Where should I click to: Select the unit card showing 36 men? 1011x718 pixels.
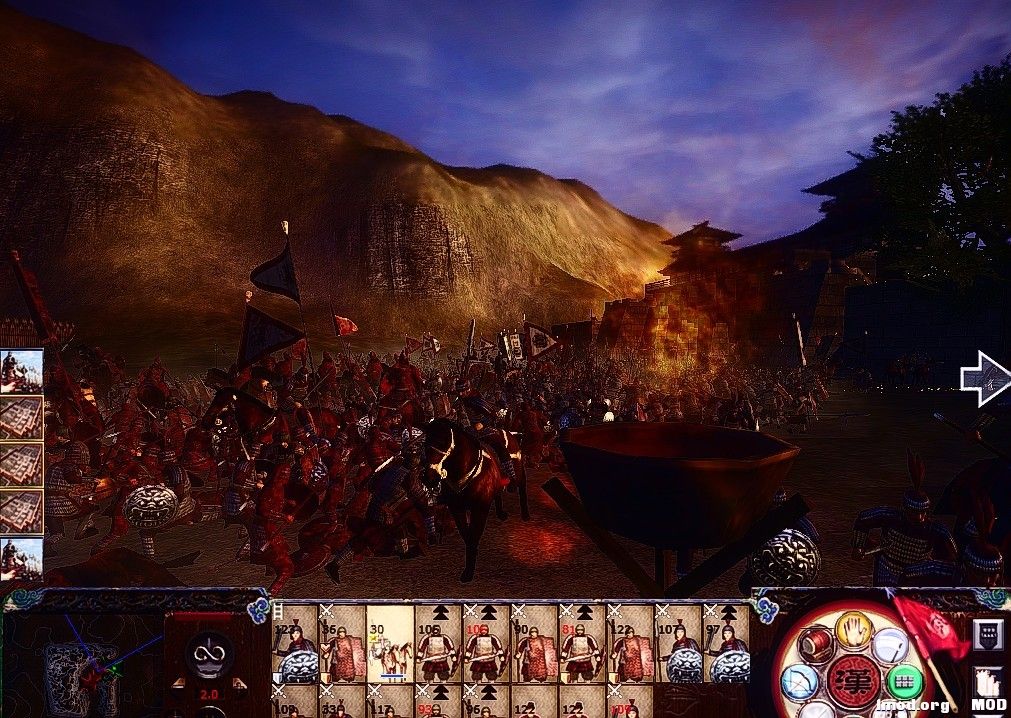342,645
